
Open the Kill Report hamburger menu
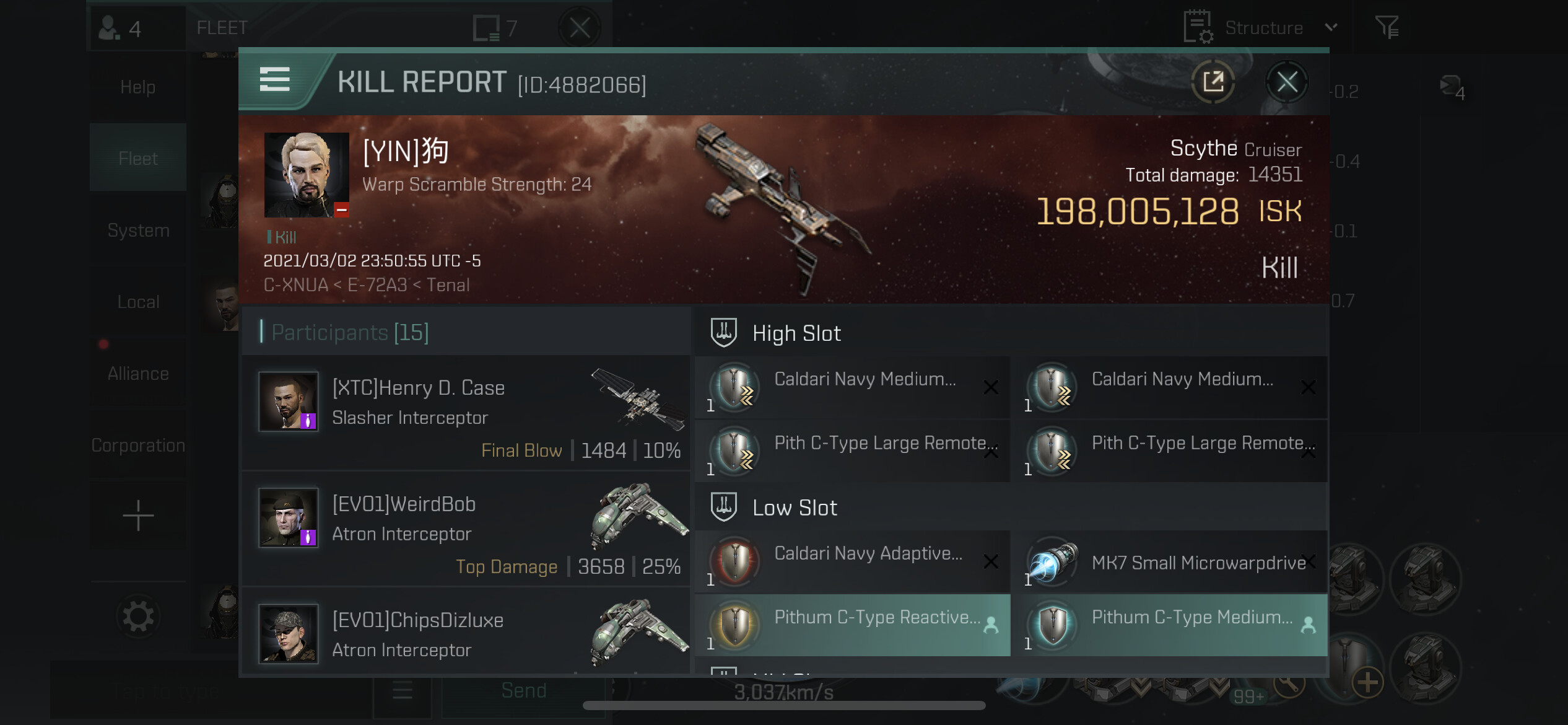[x=275, y=80]
